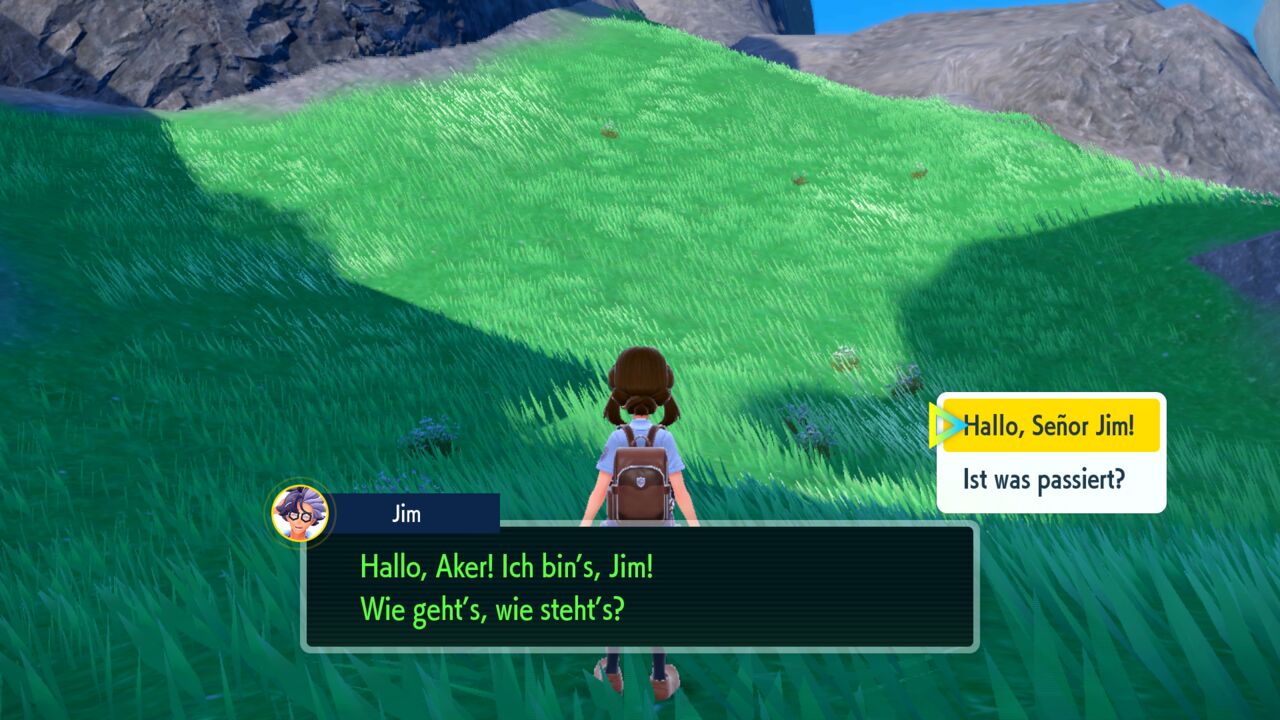Select the "Ist was passiert?" response
This screenshot has width=1280, height=720.
(x=1044, y=480)
